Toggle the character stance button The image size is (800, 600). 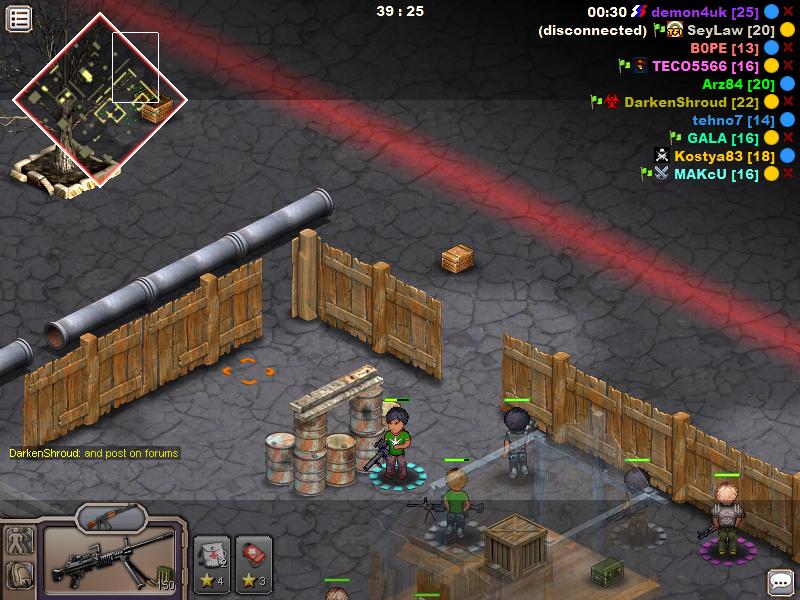(19, 541)
